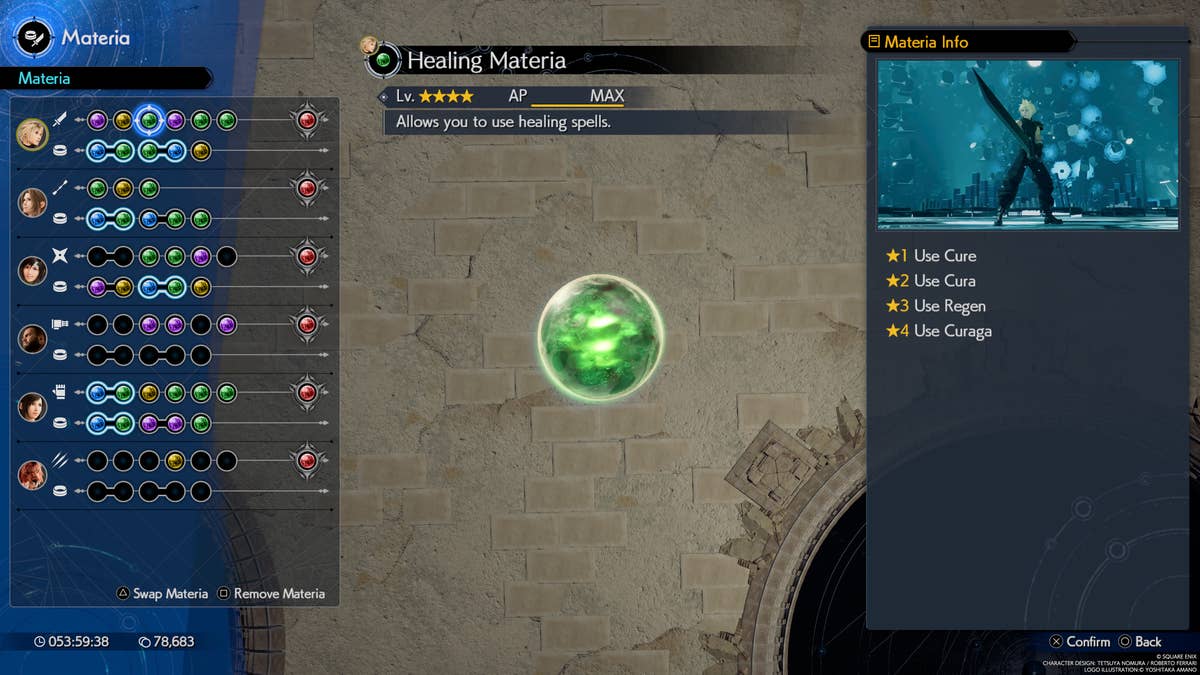This screenshot has height=675, width=1200.
Task: Choose Yuffie's portrait in the party list
Action: click(32, 270)
